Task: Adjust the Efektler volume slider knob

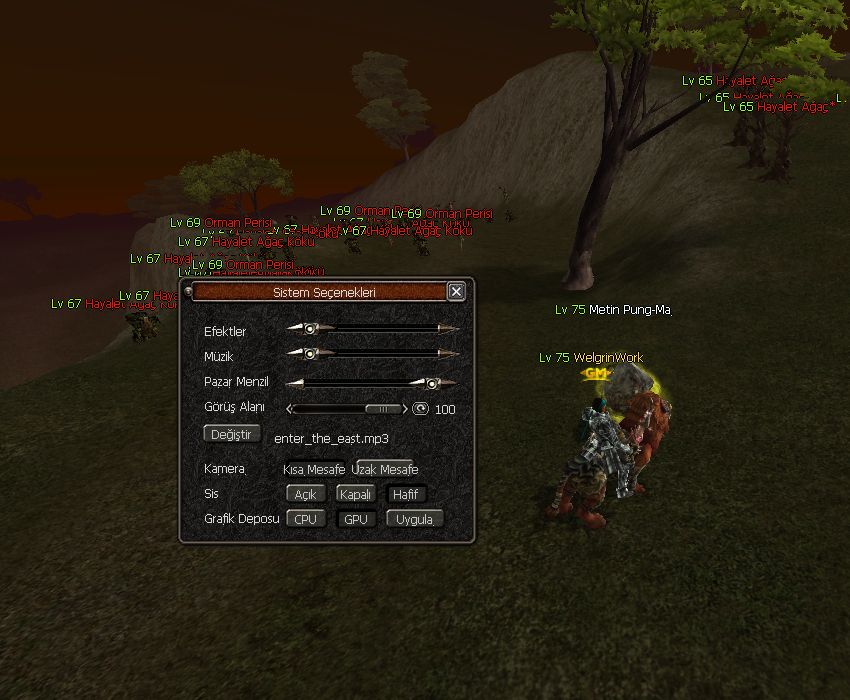Action: 311,328
